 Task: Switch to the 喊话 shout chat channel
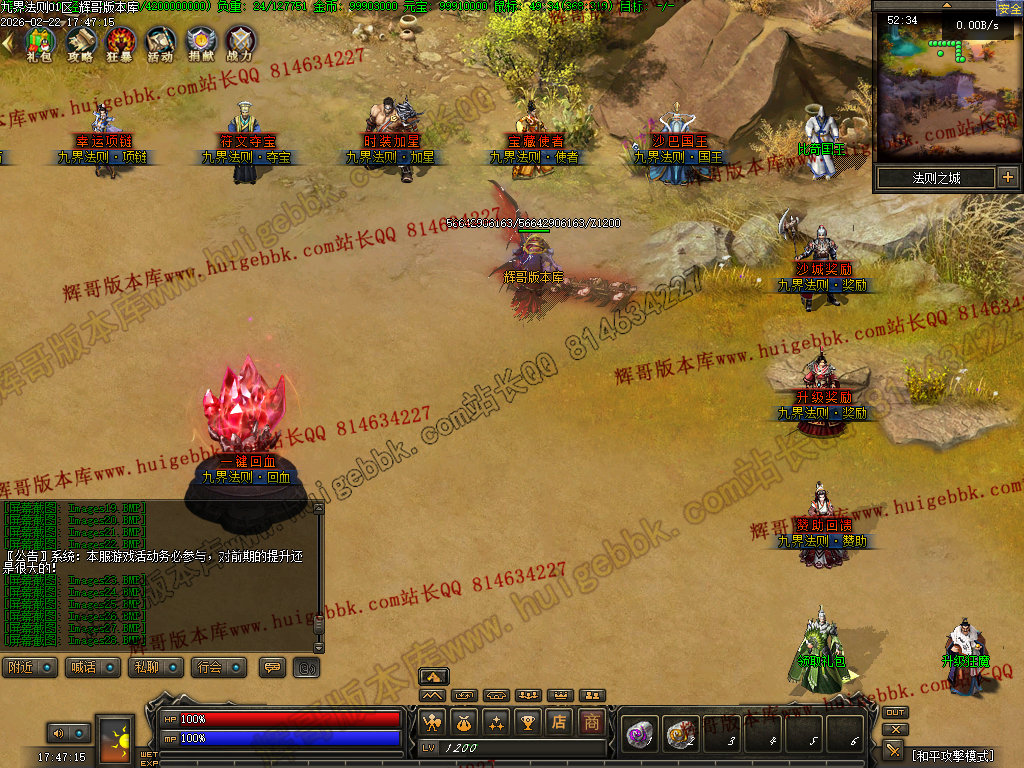pyautogui.click(x=93, y=667)
